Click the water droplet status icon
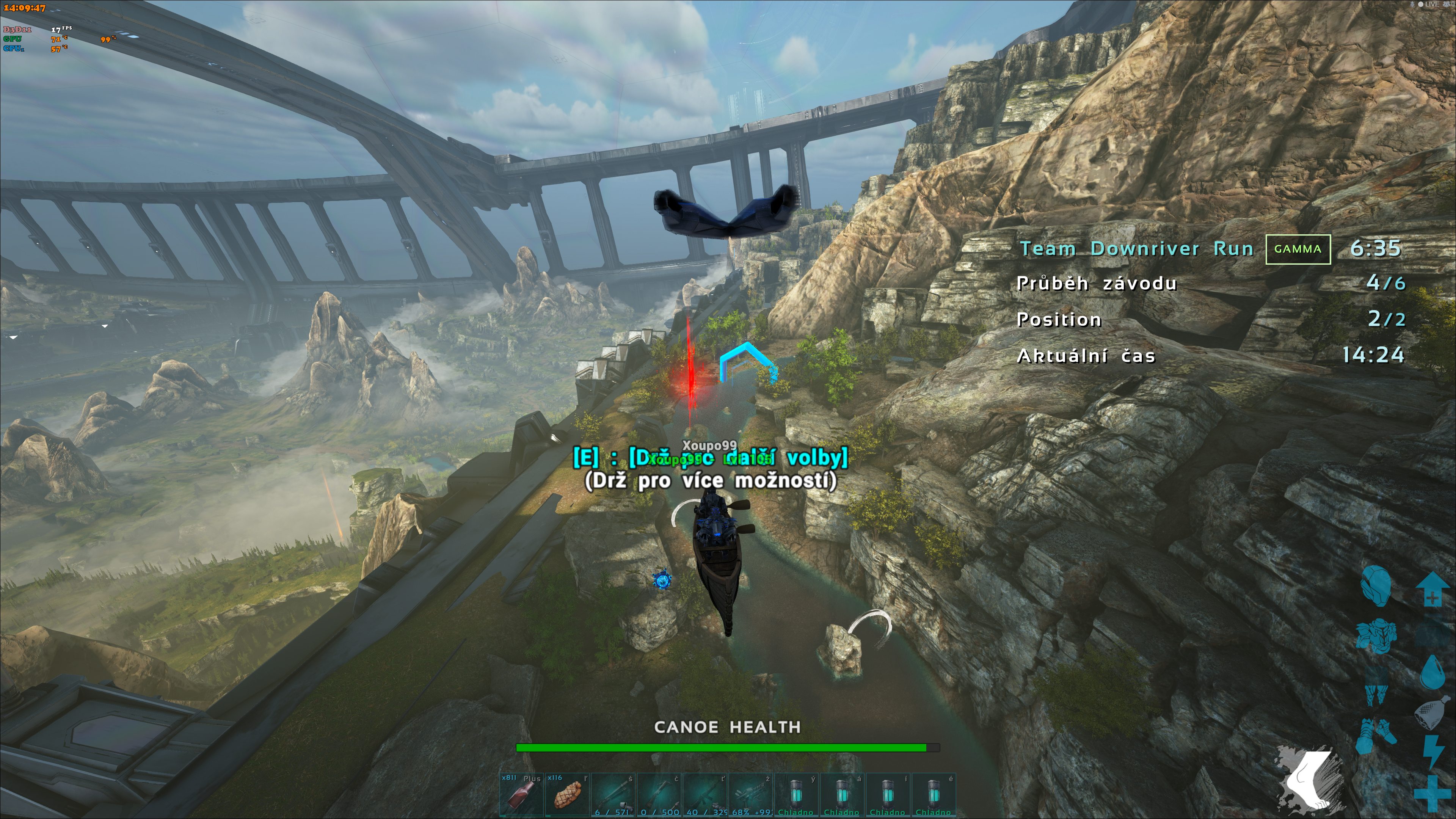The image size is (1456, 819). click(x=1432, y=672)
